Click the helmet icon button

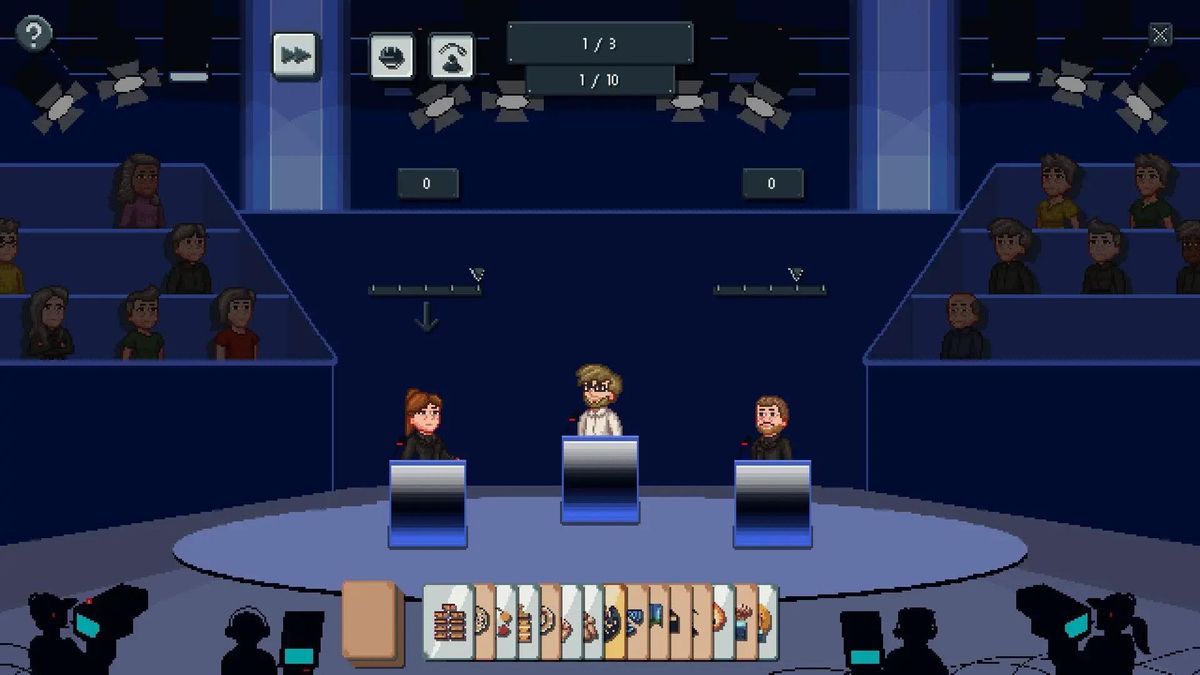392,56
